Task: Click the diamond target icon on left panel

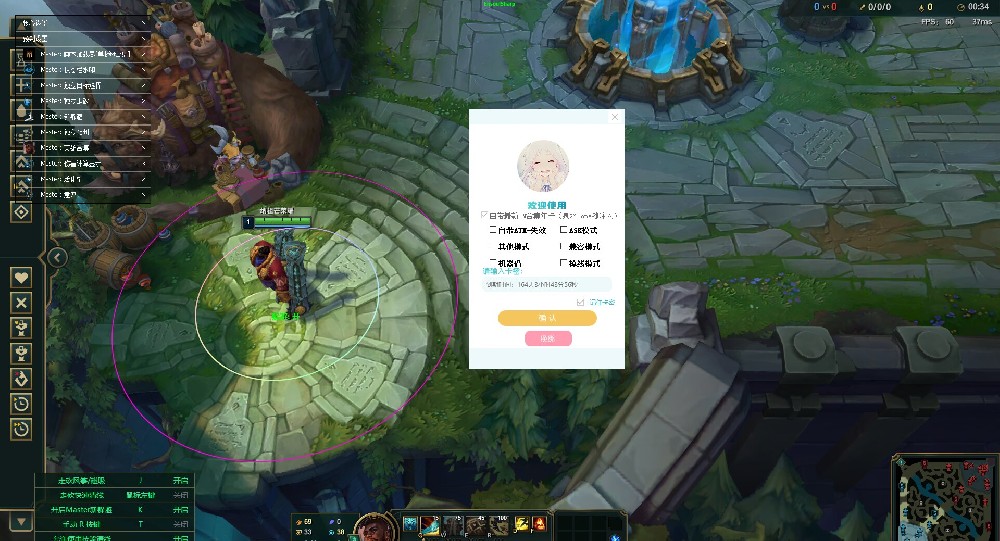Action: [22, 211]
